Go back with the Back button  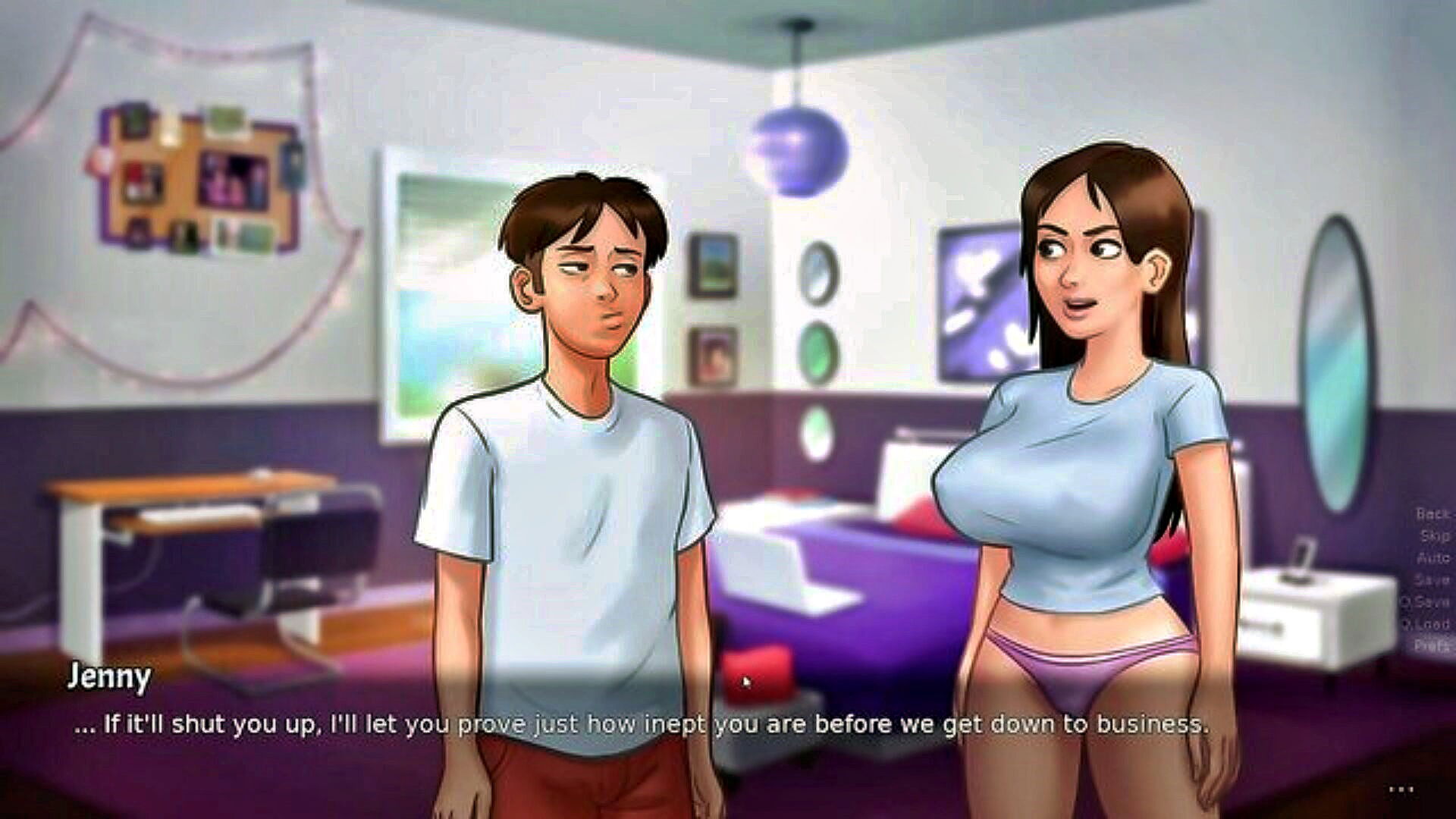pos(1432,514)
